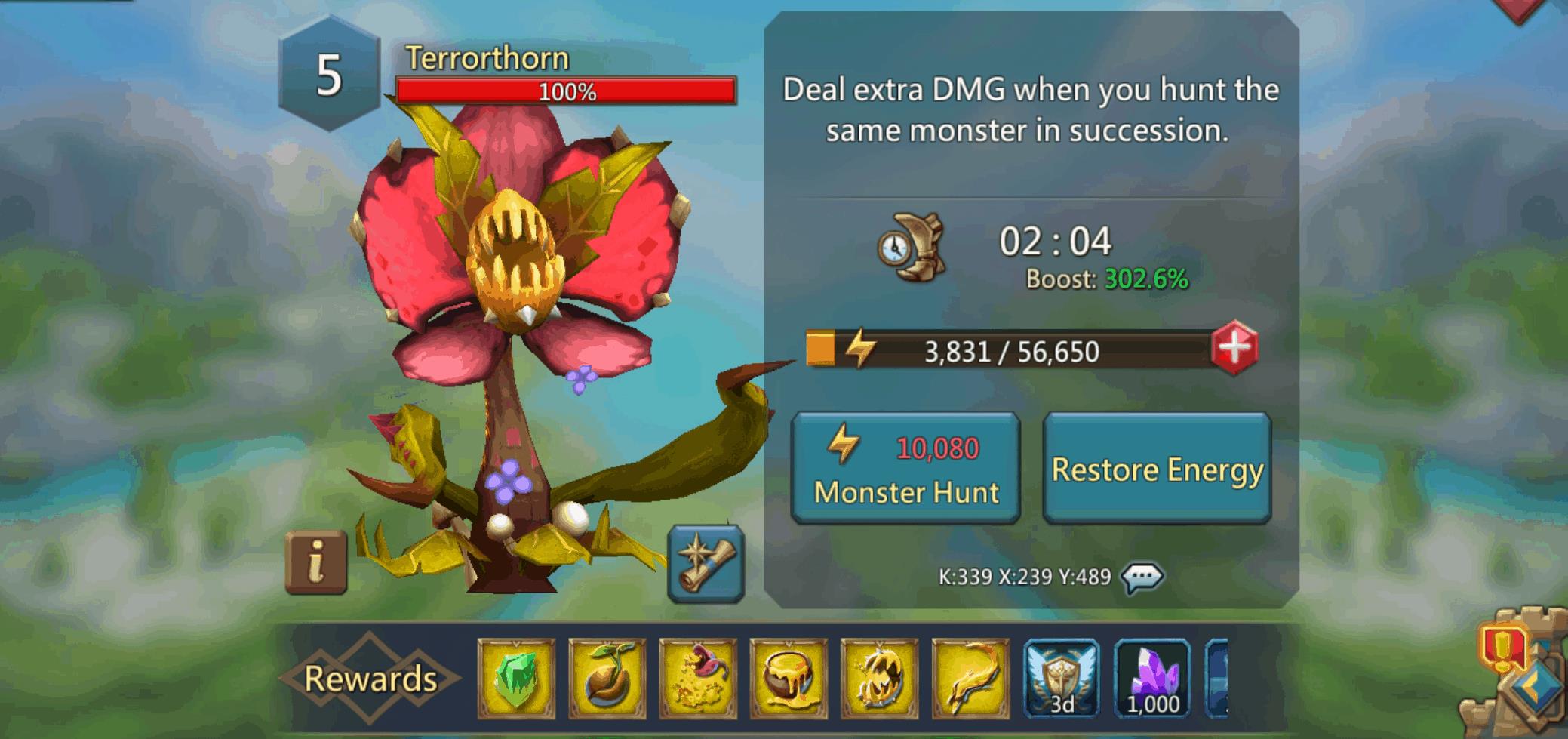View the 3d shield reward
Viewport: 1568px width, 739px height.
(x=1061, y=678)
